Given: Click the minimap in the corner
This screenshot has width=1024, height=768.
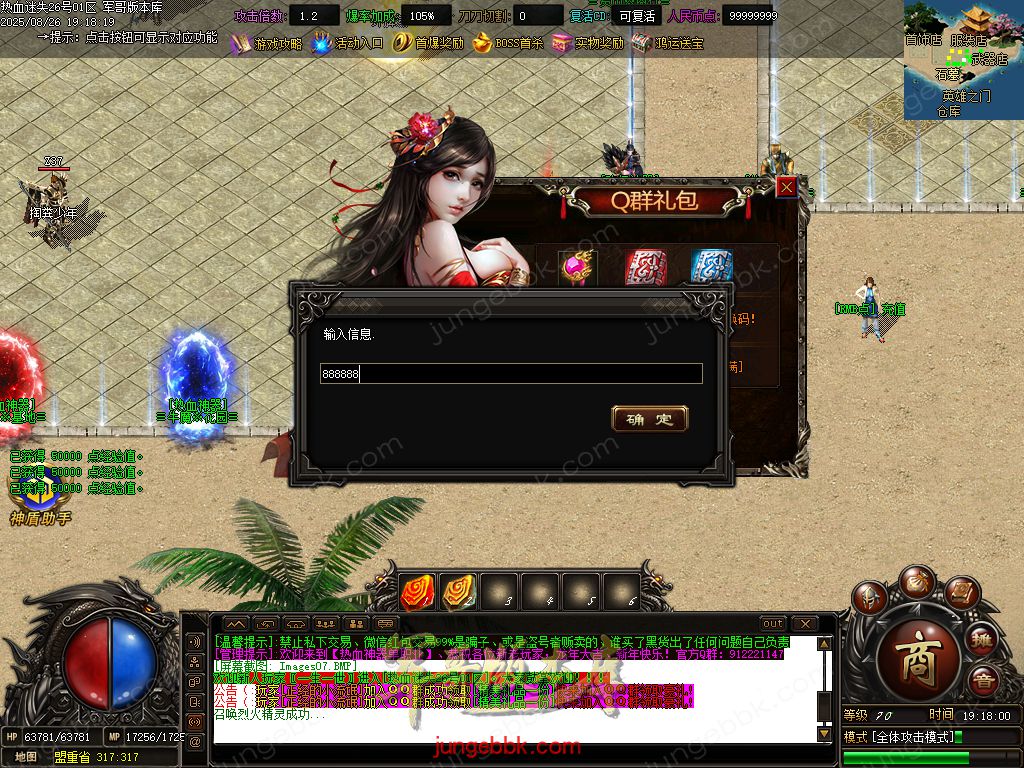Looking at the screenshot, I should (x=963, y=60).
